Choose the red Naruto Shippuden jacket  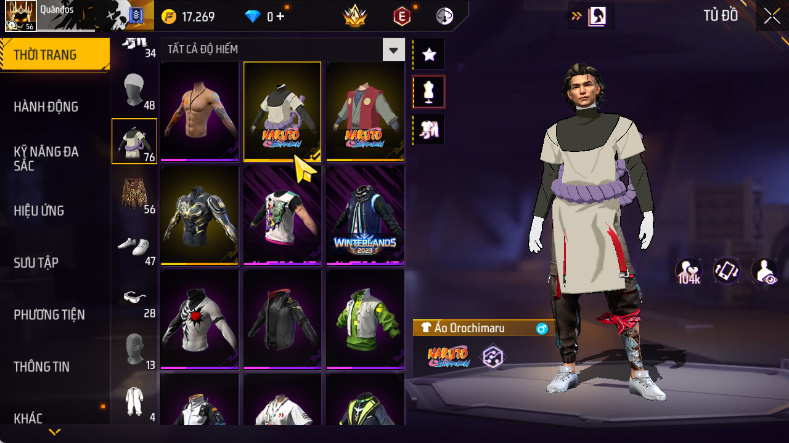tap(364, 110)
